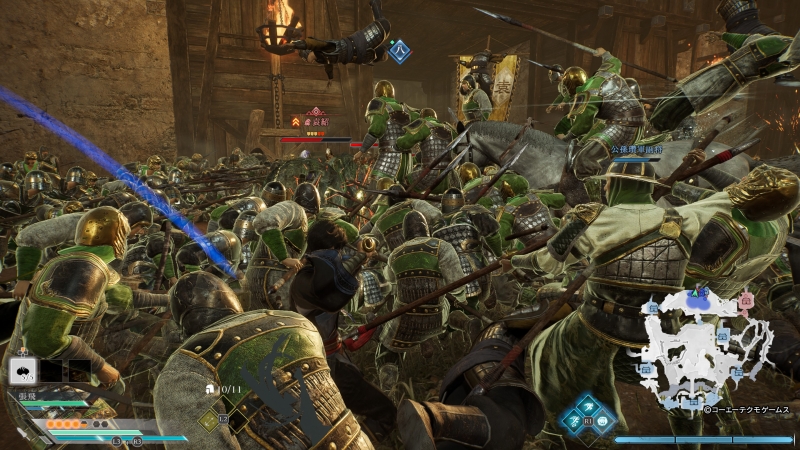Activate the top battle art diamond icon

click(586, 405)
